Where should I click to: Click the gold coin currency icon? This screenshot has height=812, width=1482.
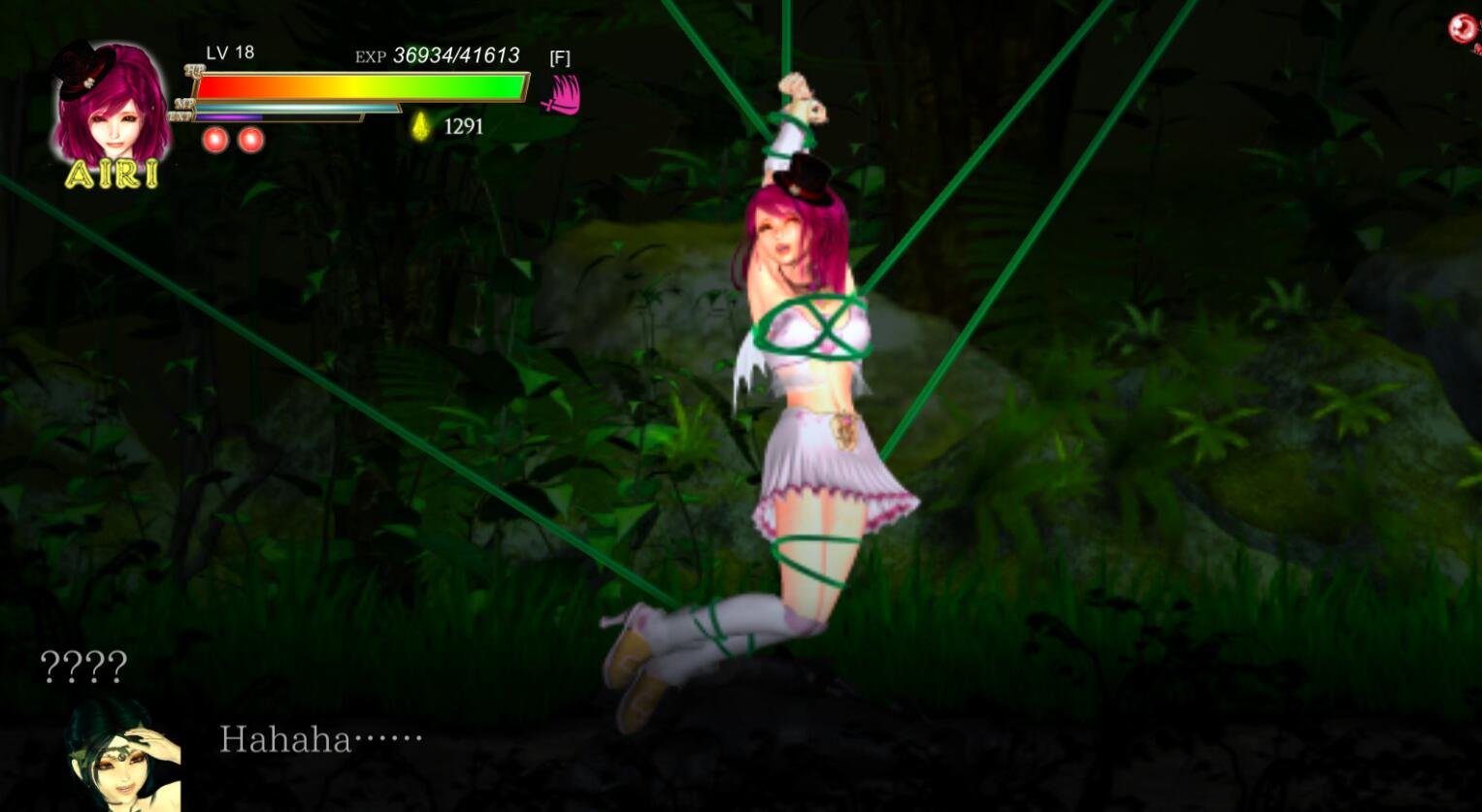[421, 124]
